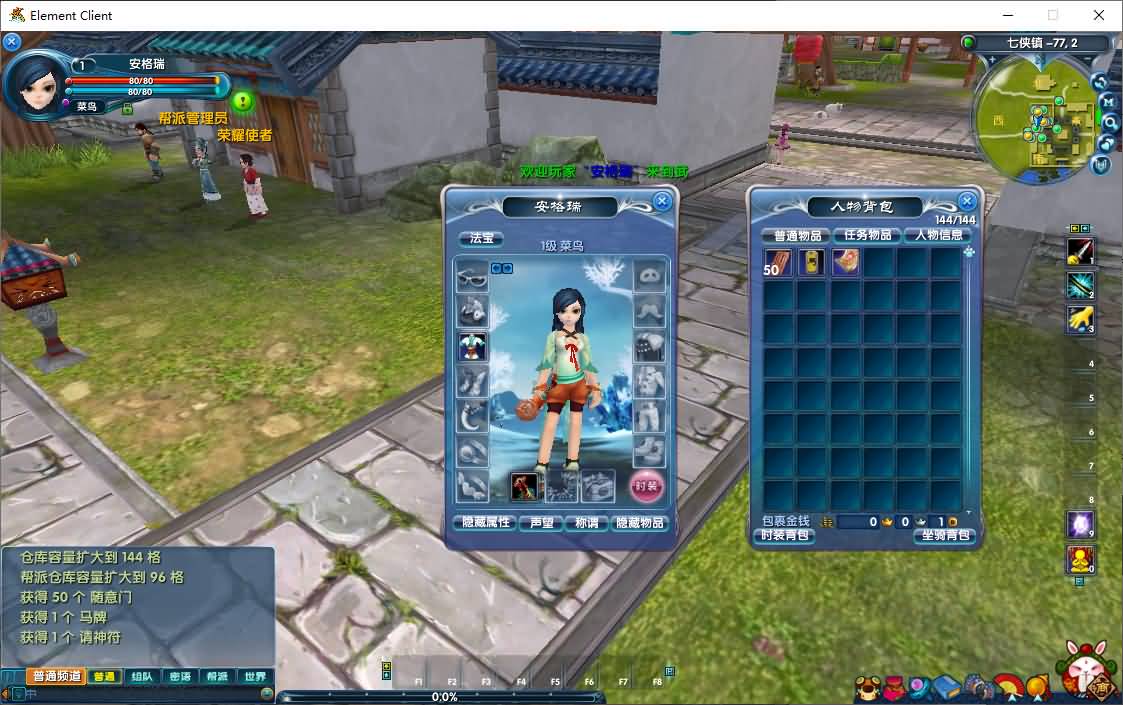The image size is (1123, 705).
Task: Activate the sword skill in slot 1
Action: pyautogui.click(x=1080, y=251)
